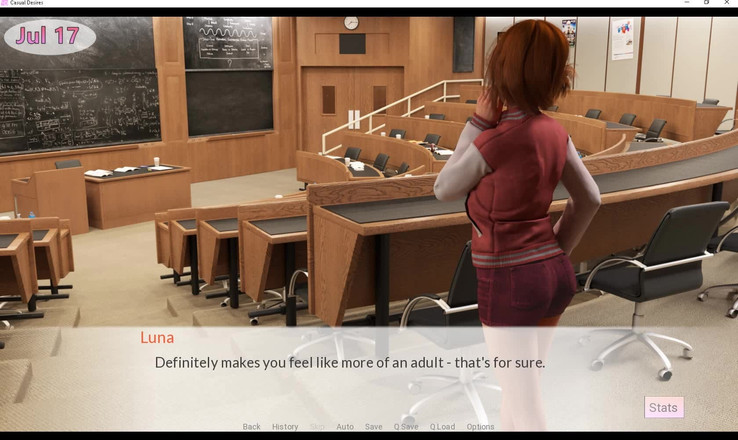The width and height of the screenshot is (738, 440).
Task: Open the Save menu
Action: point(373,427)
